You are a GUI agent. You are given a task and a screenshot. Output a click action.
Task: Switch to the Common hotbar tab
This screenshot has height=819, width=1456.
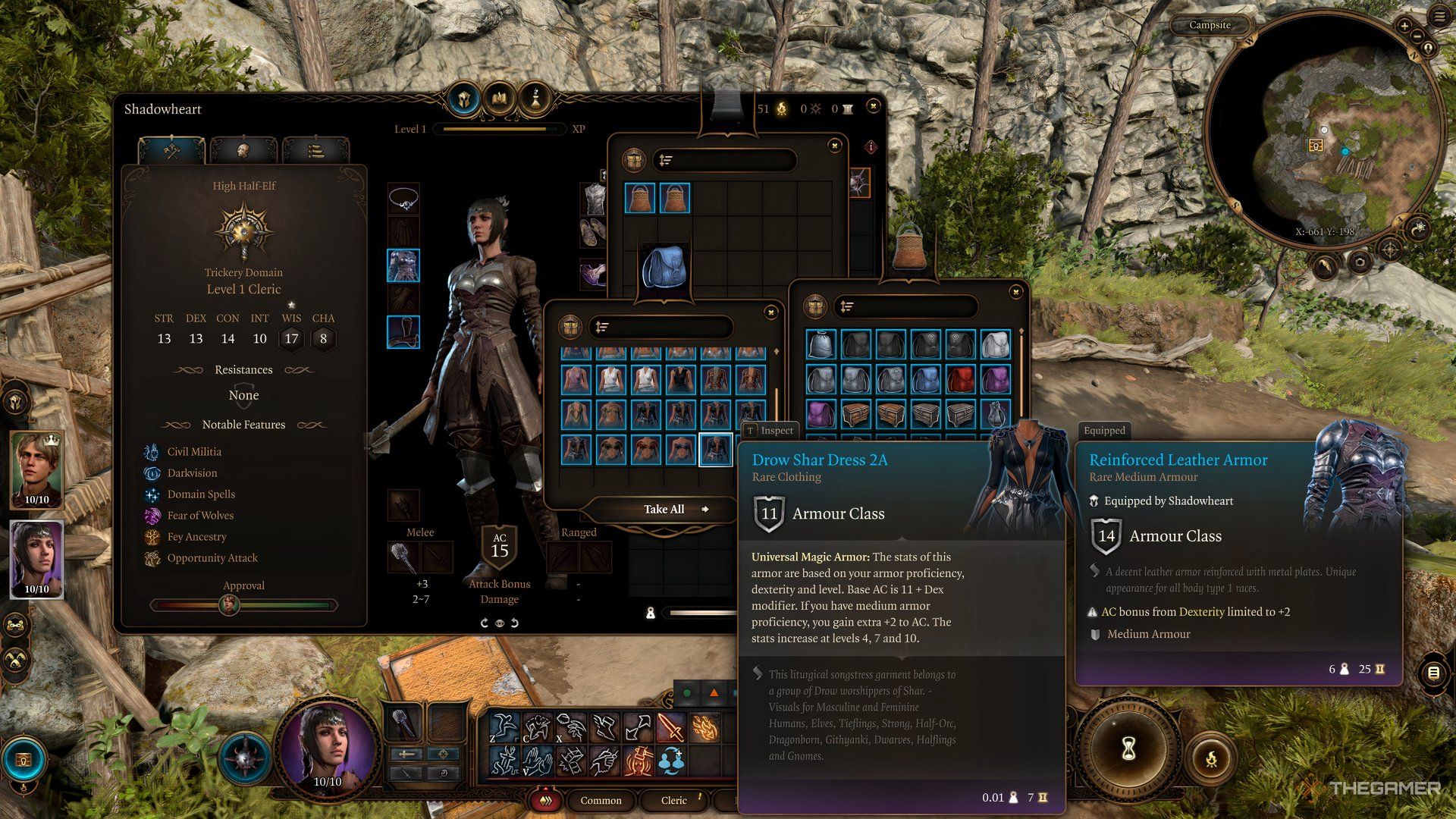coord(601,800)
